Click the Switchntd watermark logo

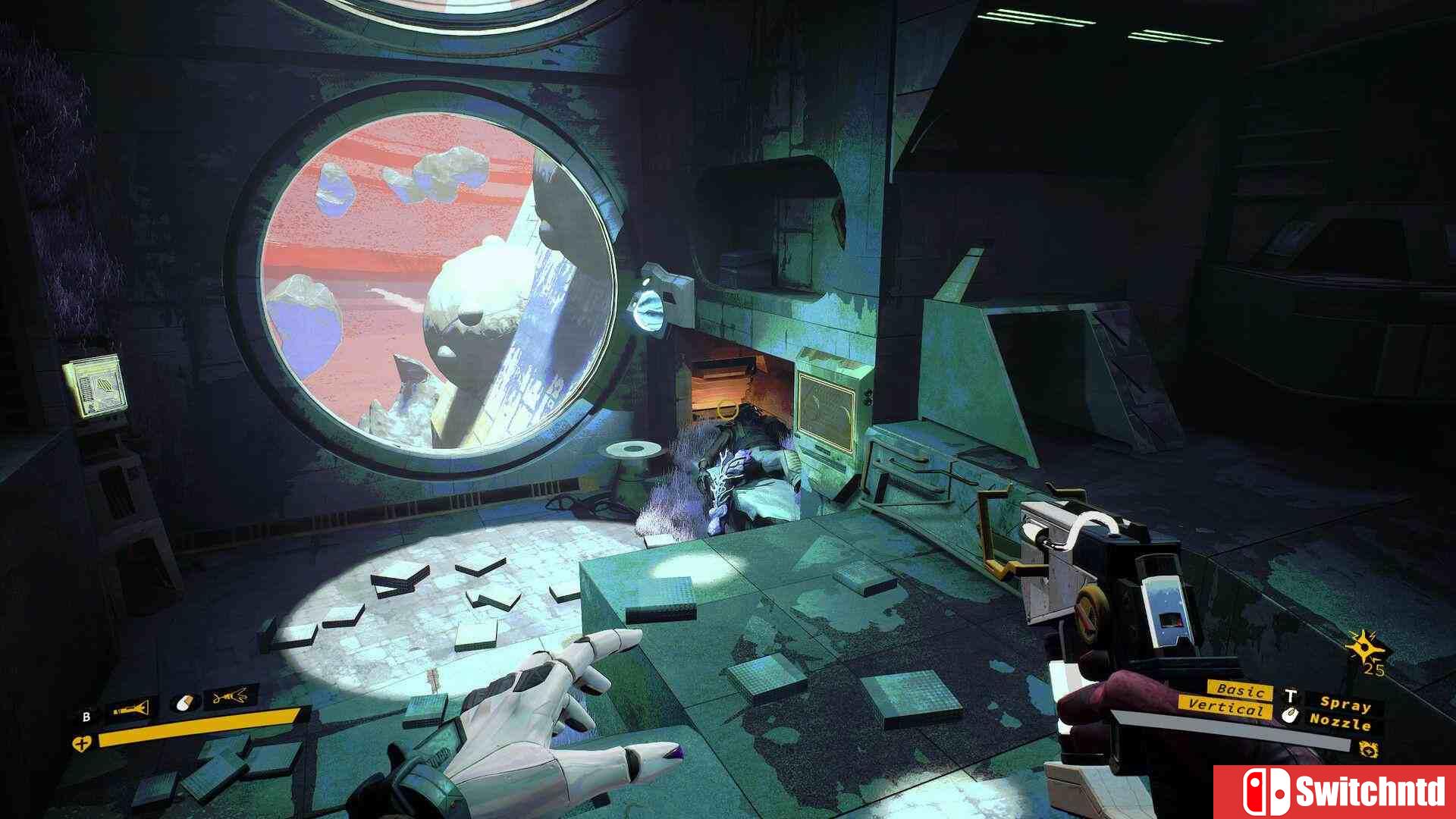1334,792
